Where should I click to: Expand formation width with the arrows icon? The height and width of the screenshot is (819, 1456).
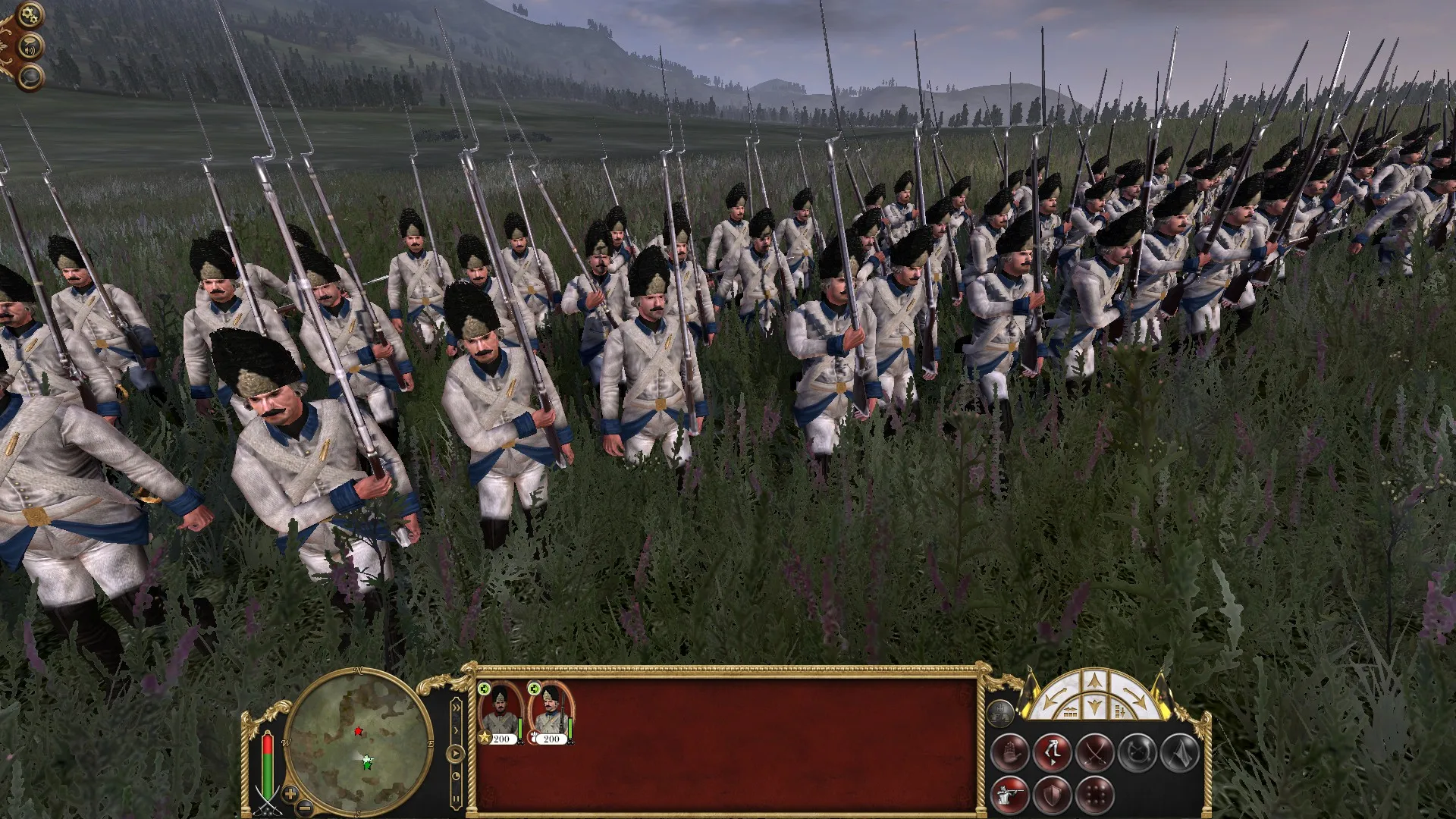click(1070, 711)
